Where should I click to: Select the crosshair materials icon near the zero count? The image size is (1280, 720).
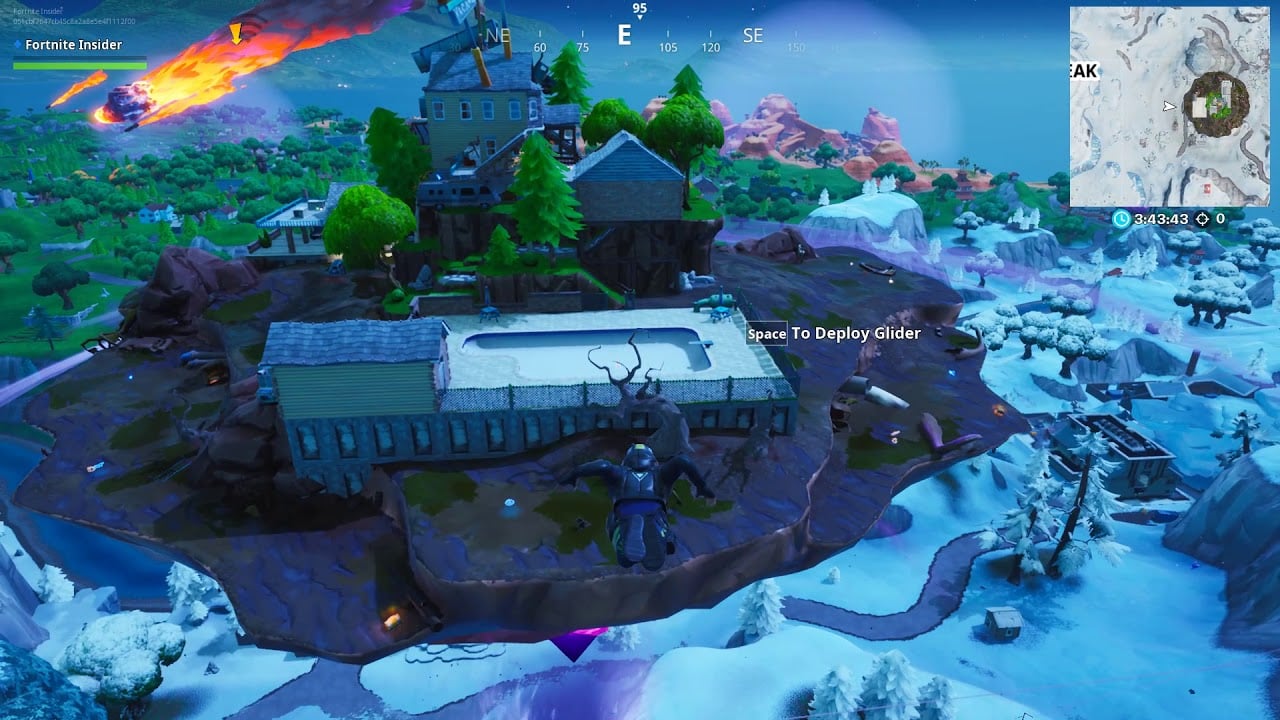tap(1203, 218)
